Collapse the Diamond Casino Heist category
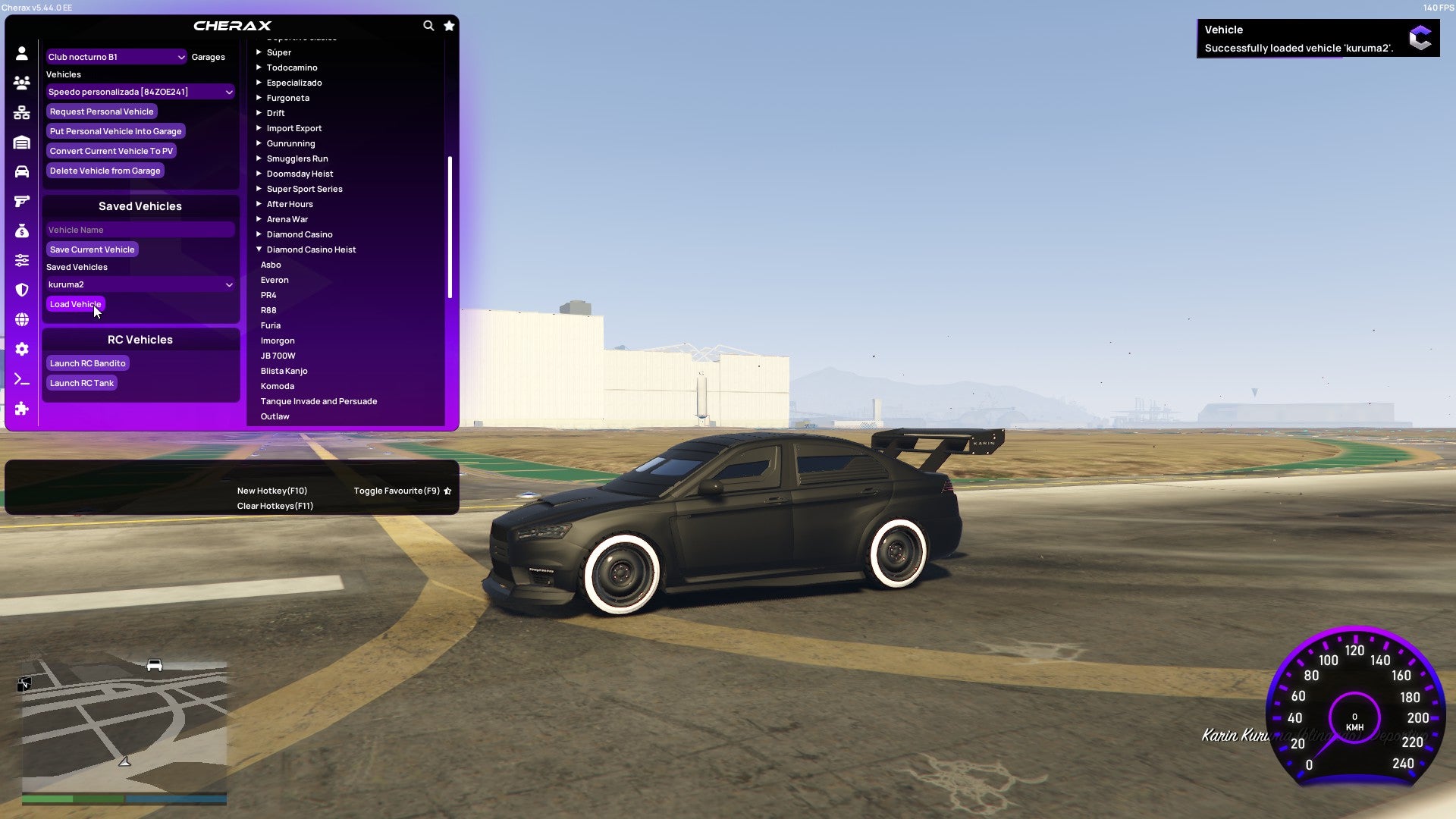1456x819 pixels. point(311,249)
